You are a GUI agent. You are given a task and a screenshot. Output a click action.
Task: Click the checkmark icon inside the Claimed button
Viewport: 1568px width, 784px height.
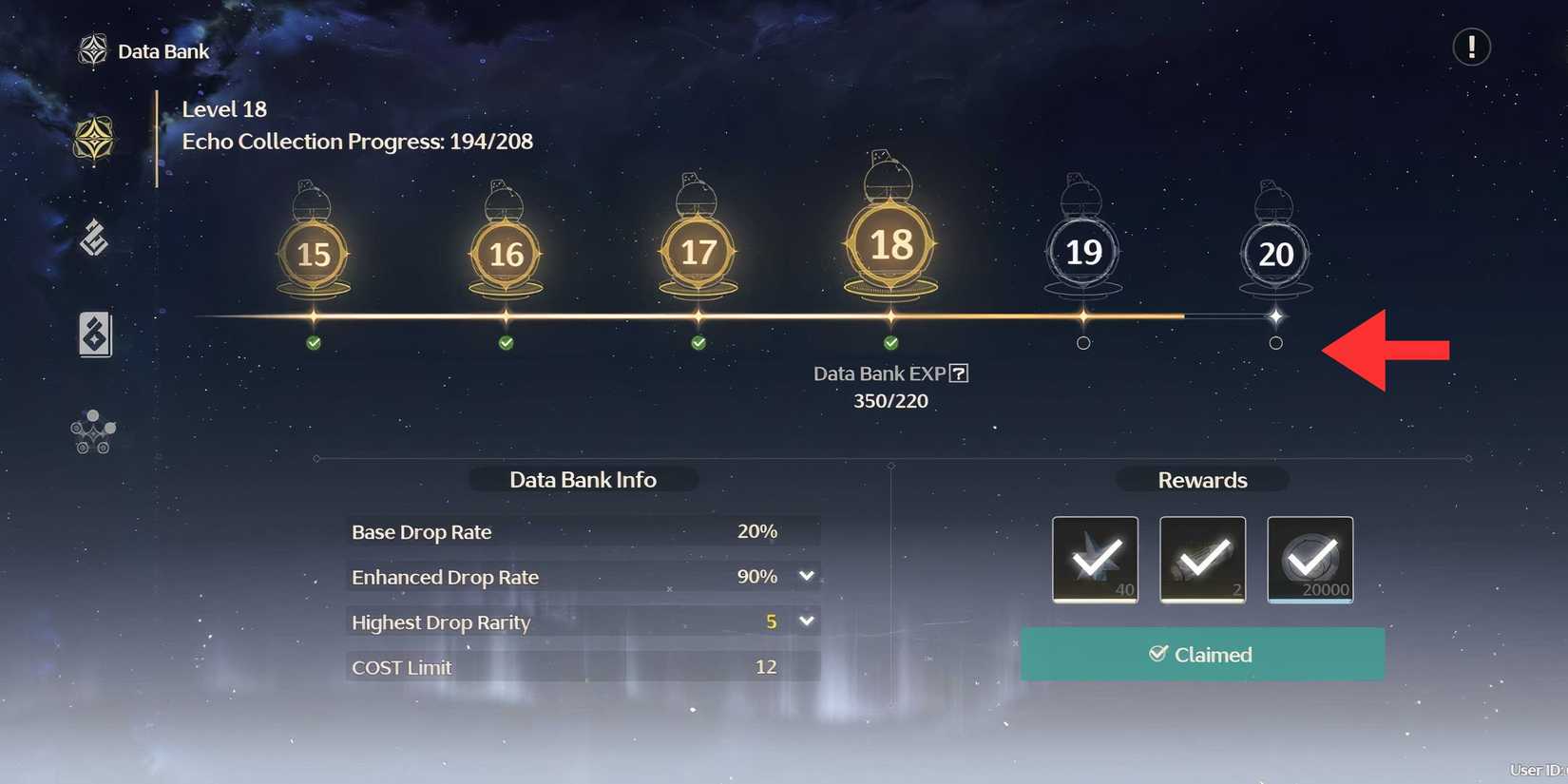1157,654
